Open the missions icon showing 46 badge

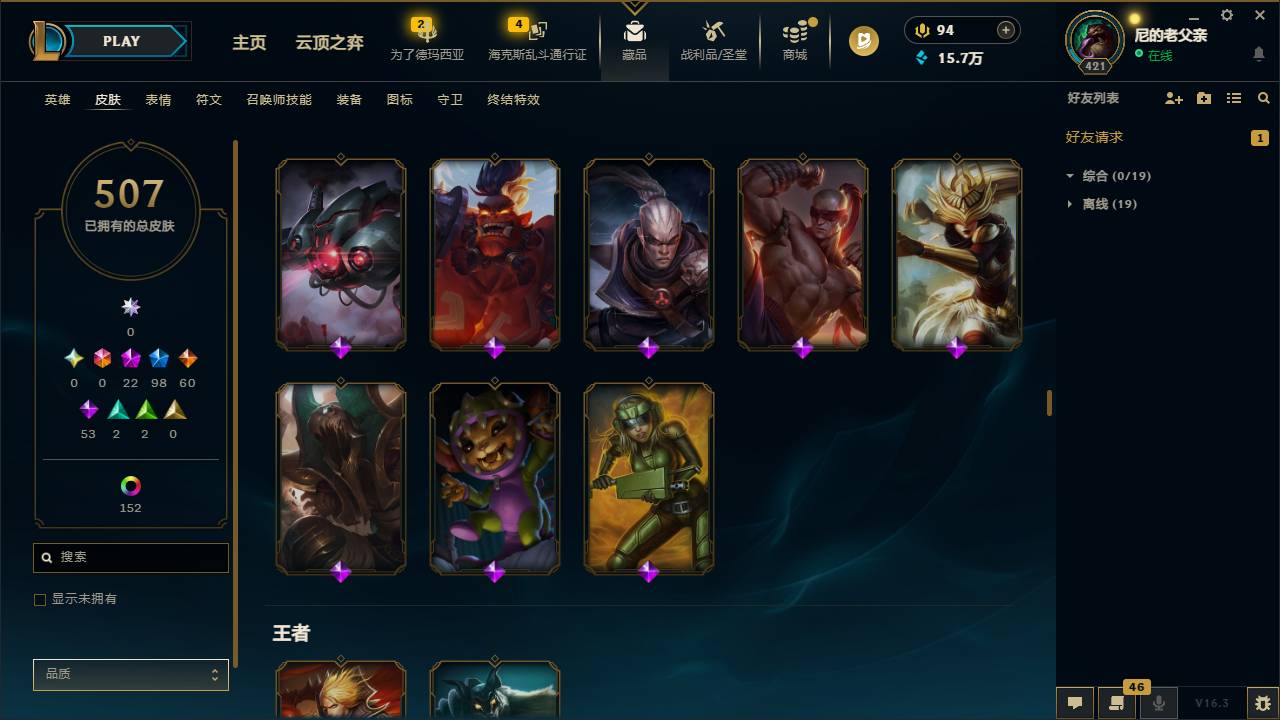coord(1115,703)
